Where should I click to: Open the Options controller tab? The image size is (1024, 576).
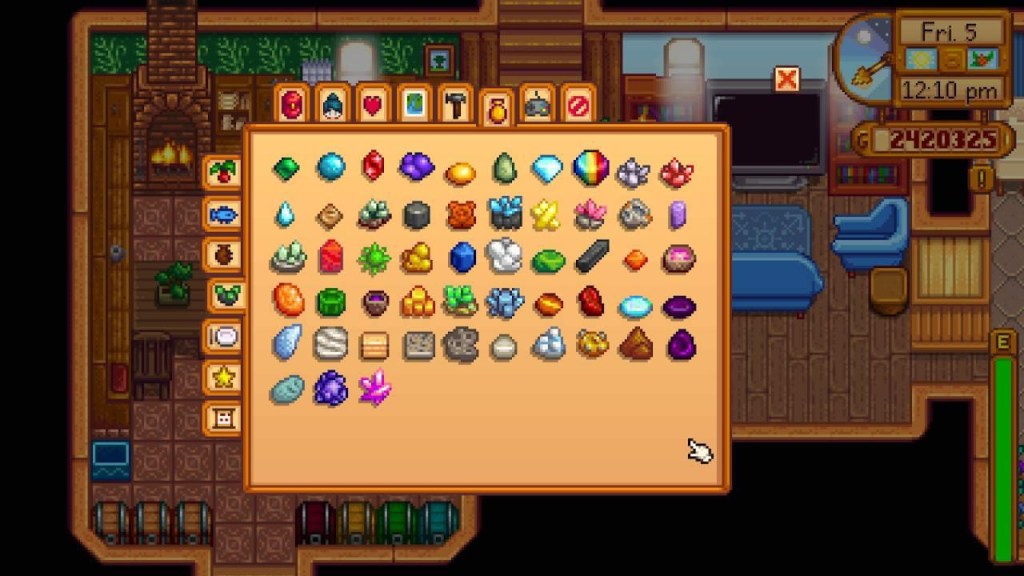pyautogui.click(x=537, y=104)
